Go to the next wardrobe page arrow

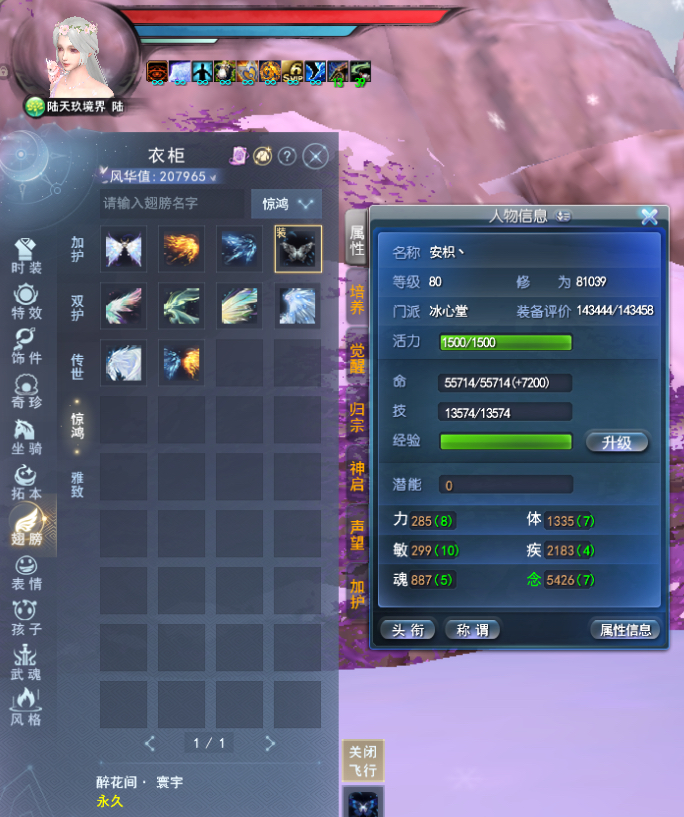270,743
